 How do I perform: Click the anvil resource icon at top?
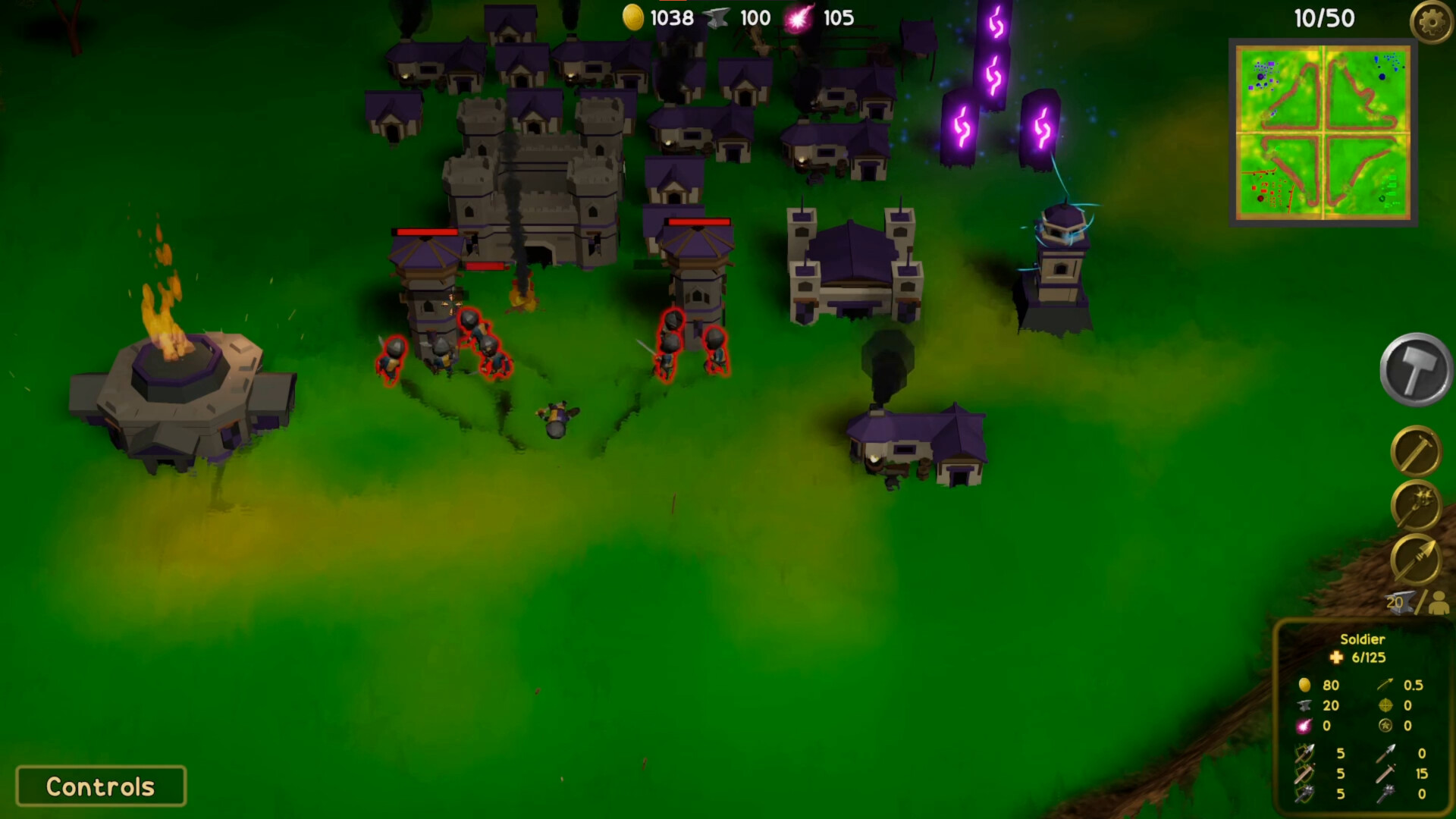pyautogui.click(x=717, y=17)
